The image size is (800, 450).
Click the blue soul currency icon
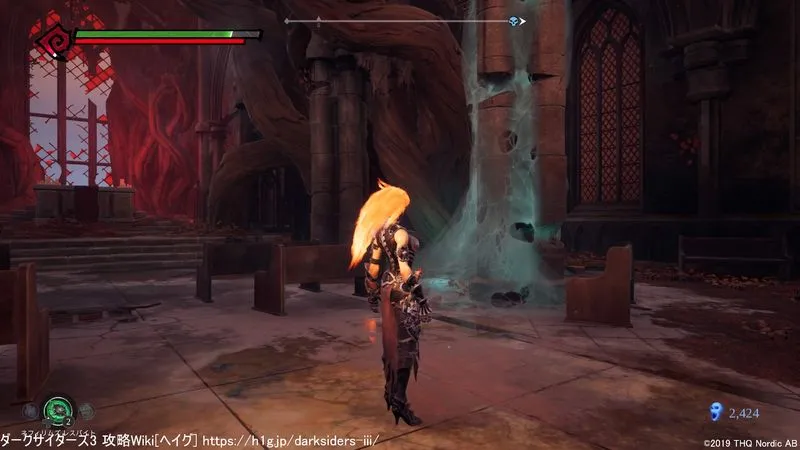pos(714,410)
